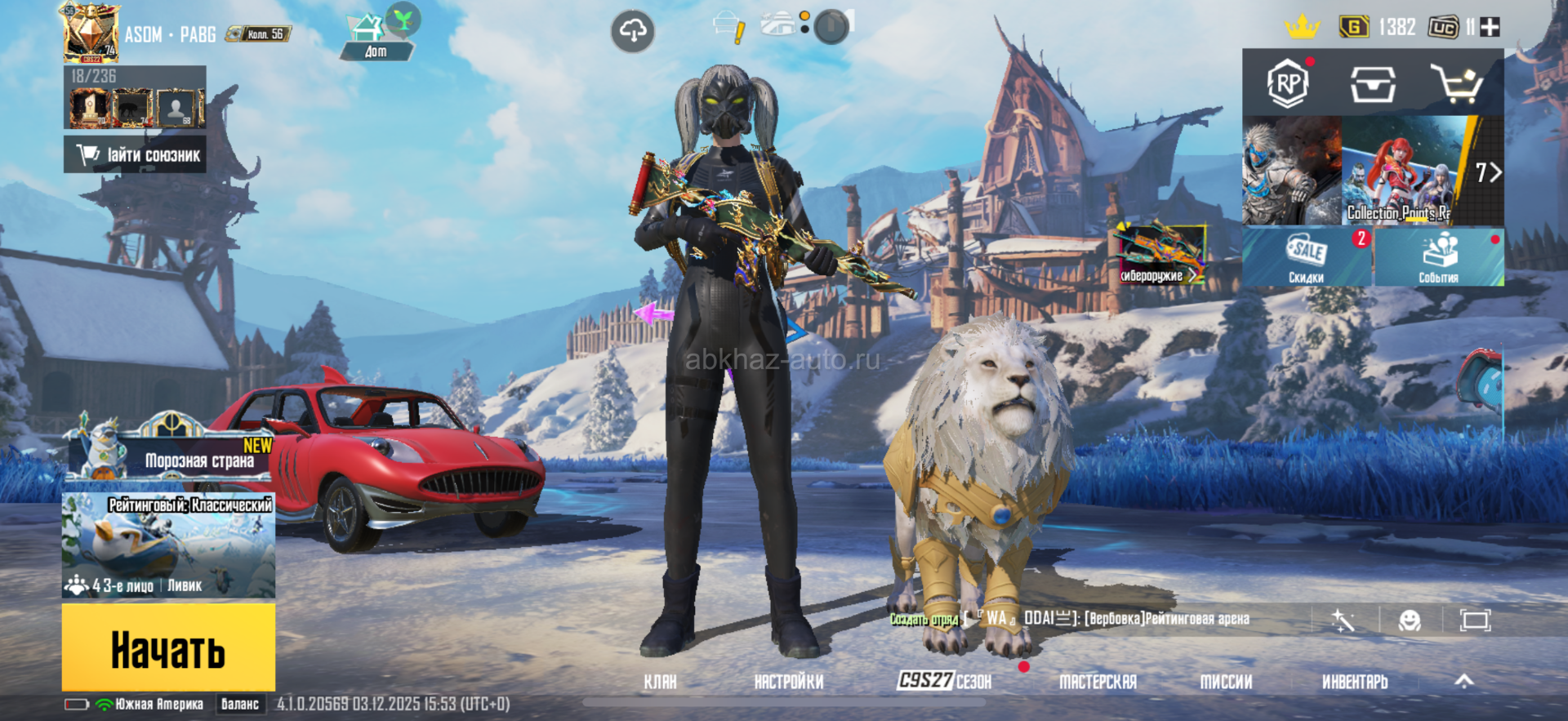The width and height of the screenshot is (1568, 721).
Task: Open НАСТРОЙКИ settings
Action: click(788, 682)
